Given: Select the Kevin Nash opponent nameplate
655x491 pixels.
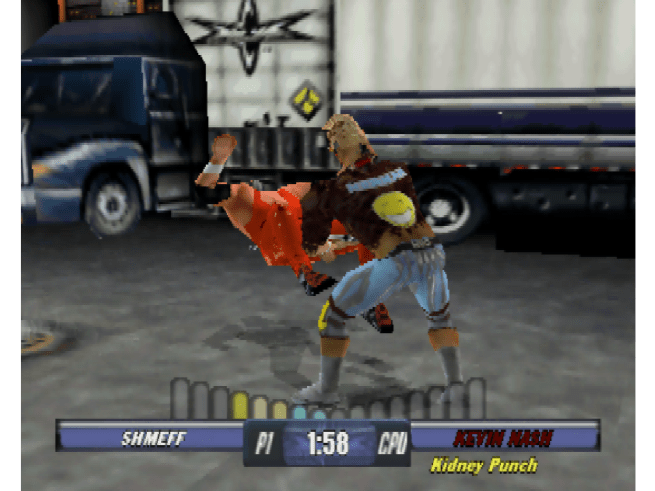Looking at the screenshot, I should pyautogui.click(x=504, y=437).
